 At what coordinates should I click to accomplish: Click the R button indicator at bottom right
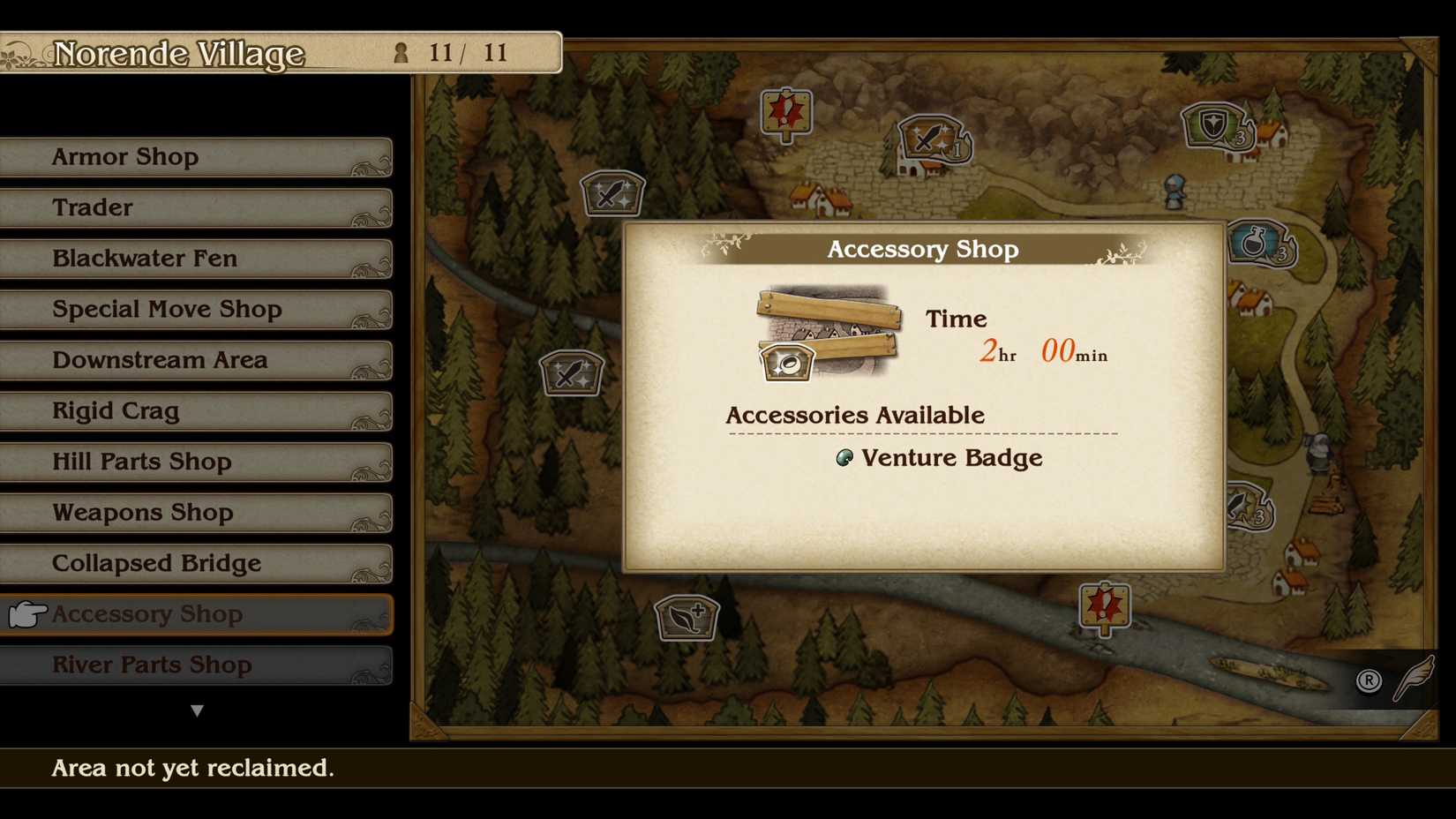1368,681
